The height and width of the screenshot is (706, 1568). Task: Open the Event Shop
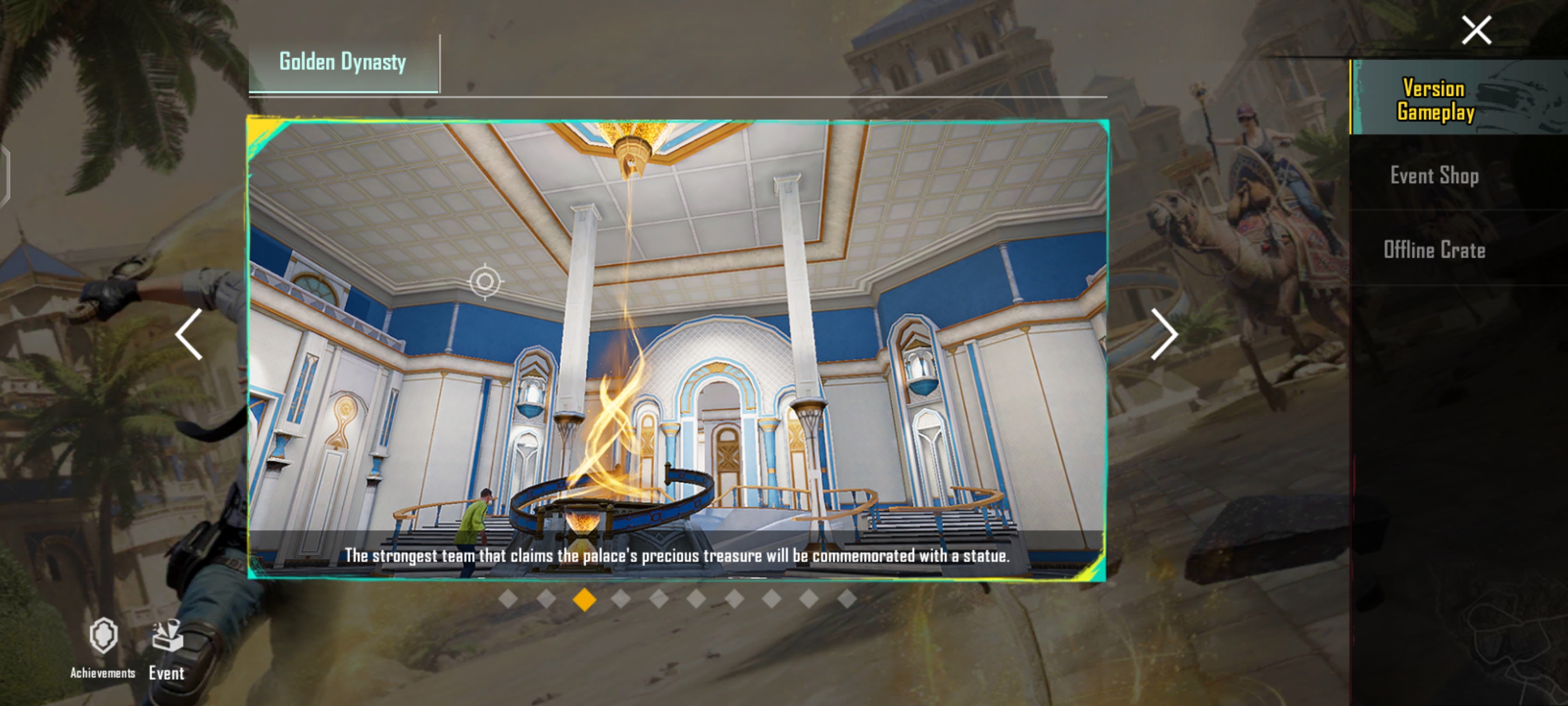point(1434,175)
